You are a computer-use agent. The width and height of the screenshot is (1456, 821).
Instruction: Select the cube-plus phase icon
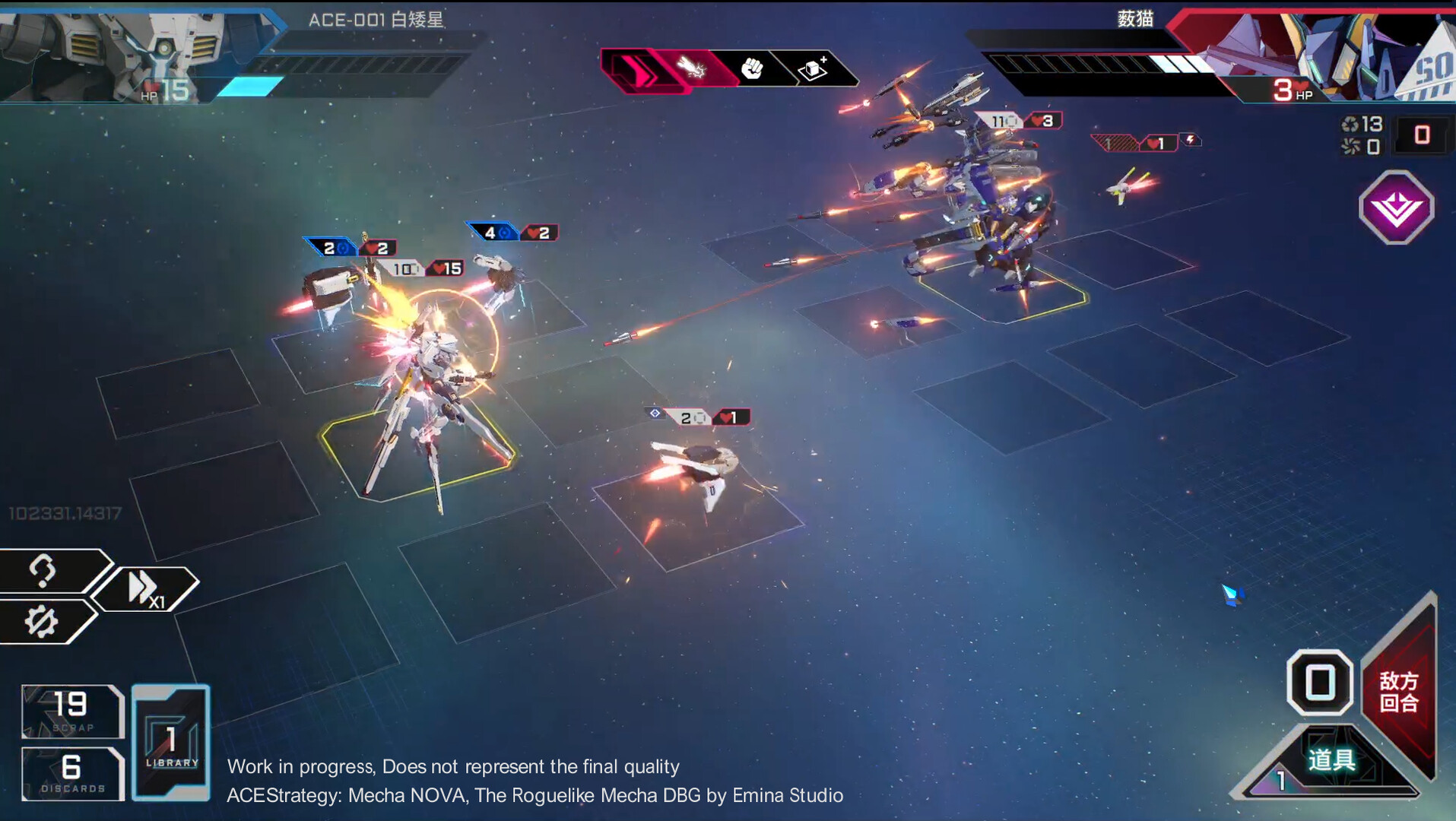coord(813,69)
